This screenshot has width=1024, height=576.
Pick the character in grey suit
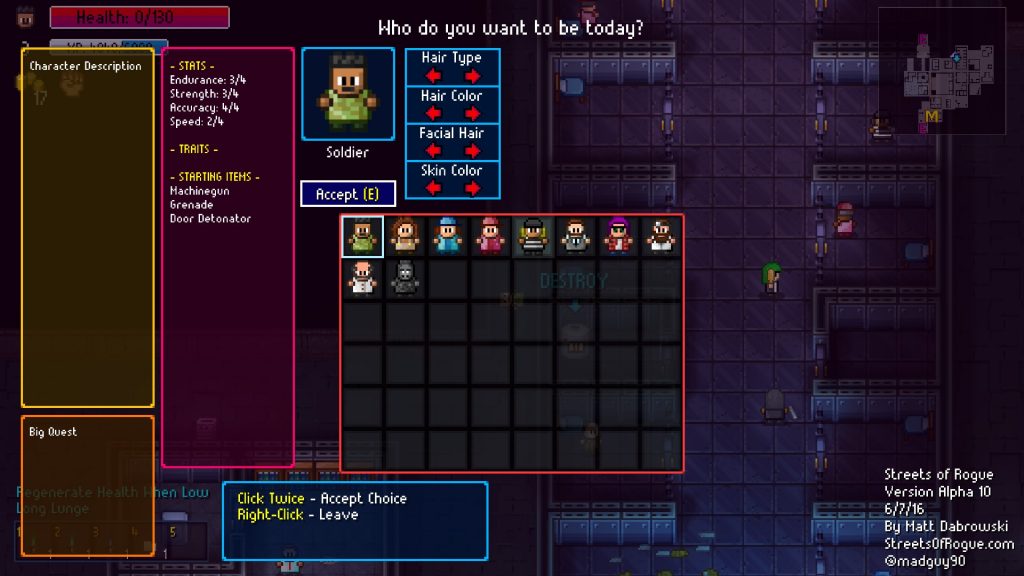tap(575, 237)
